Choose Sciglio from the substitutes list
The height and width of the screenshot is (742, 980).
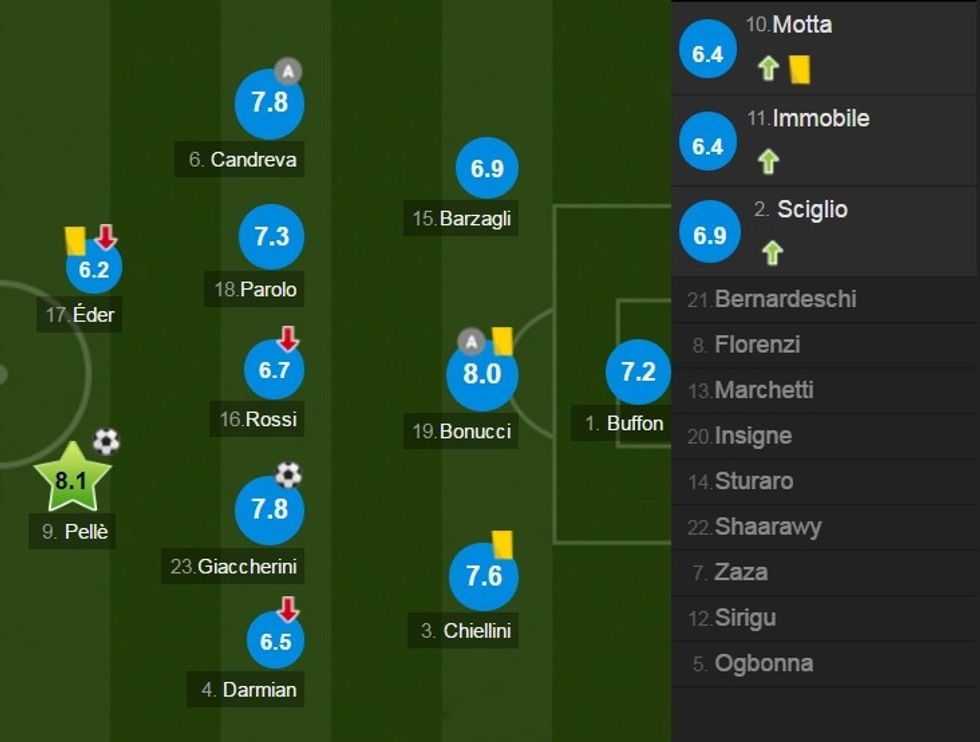coord(825,233)
